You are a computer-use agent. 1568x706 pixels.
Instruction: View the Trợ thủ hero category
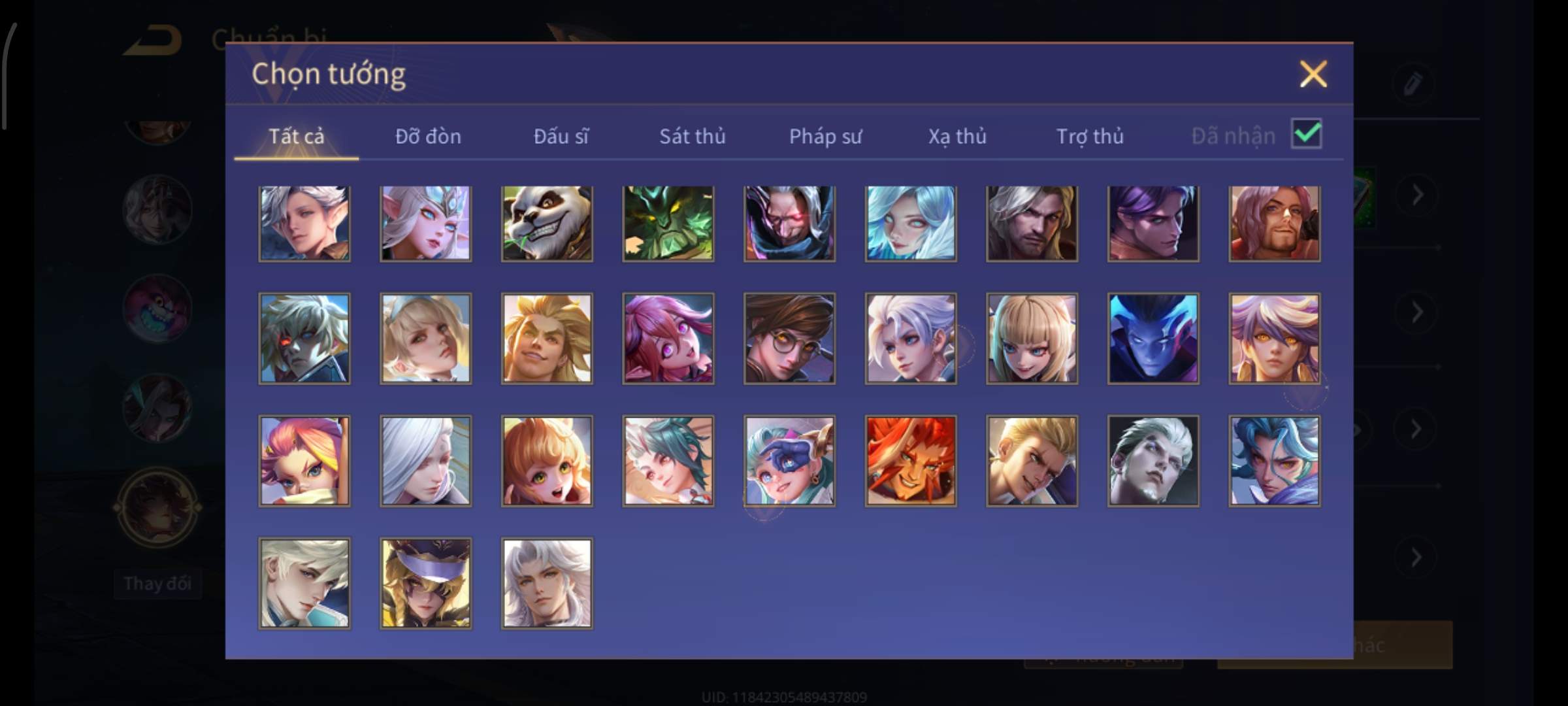(x=1090, y=136)
